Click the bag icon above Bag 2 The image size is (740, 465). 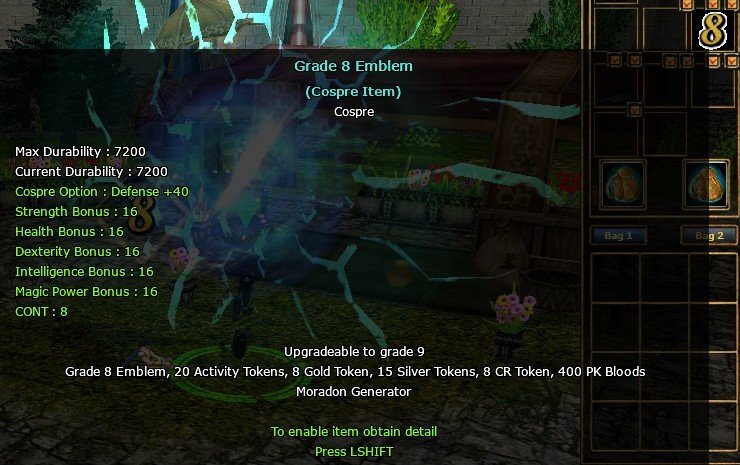pyautogui.click(x=706, y=184)
